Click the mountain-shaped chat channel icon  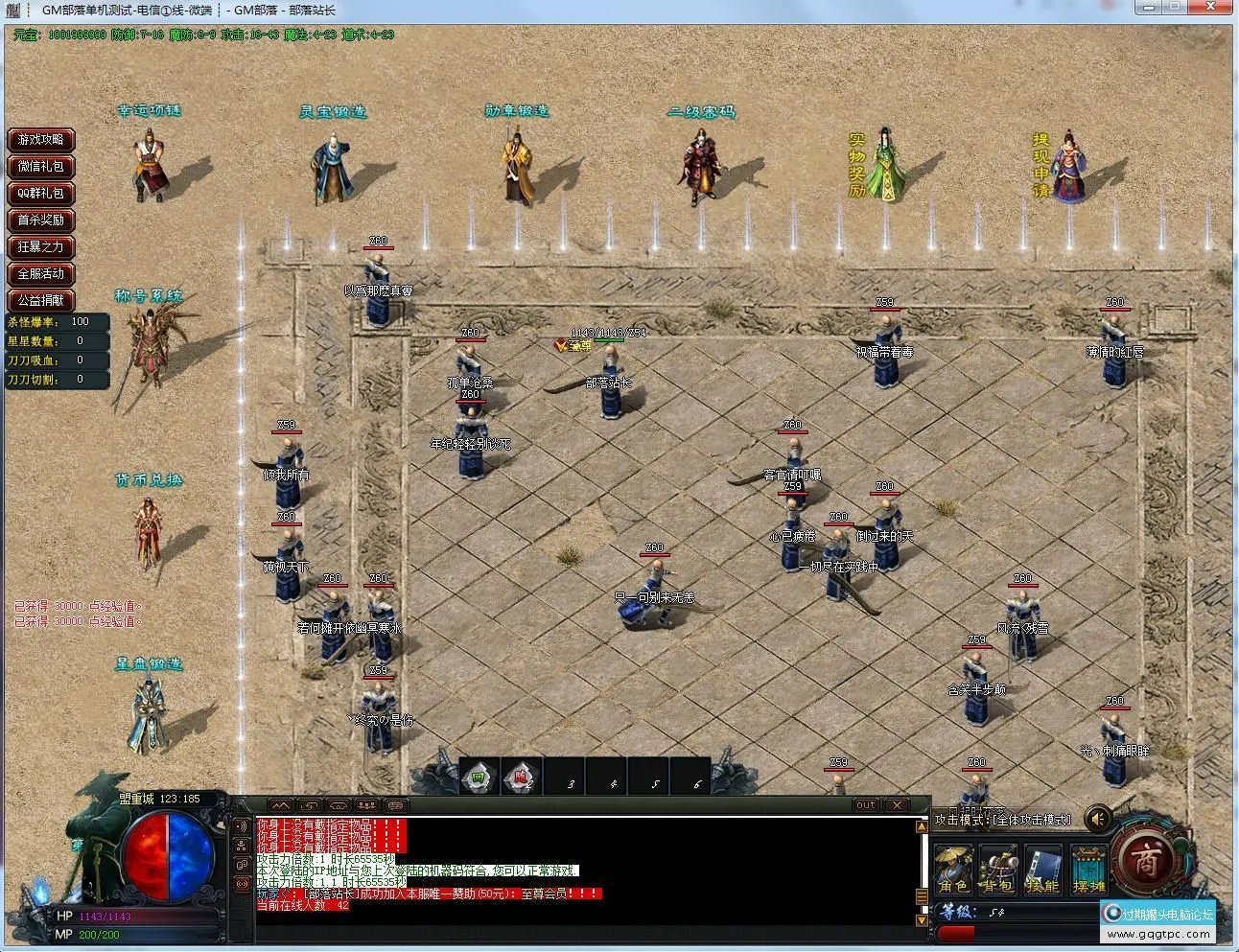tap(281, 805)
